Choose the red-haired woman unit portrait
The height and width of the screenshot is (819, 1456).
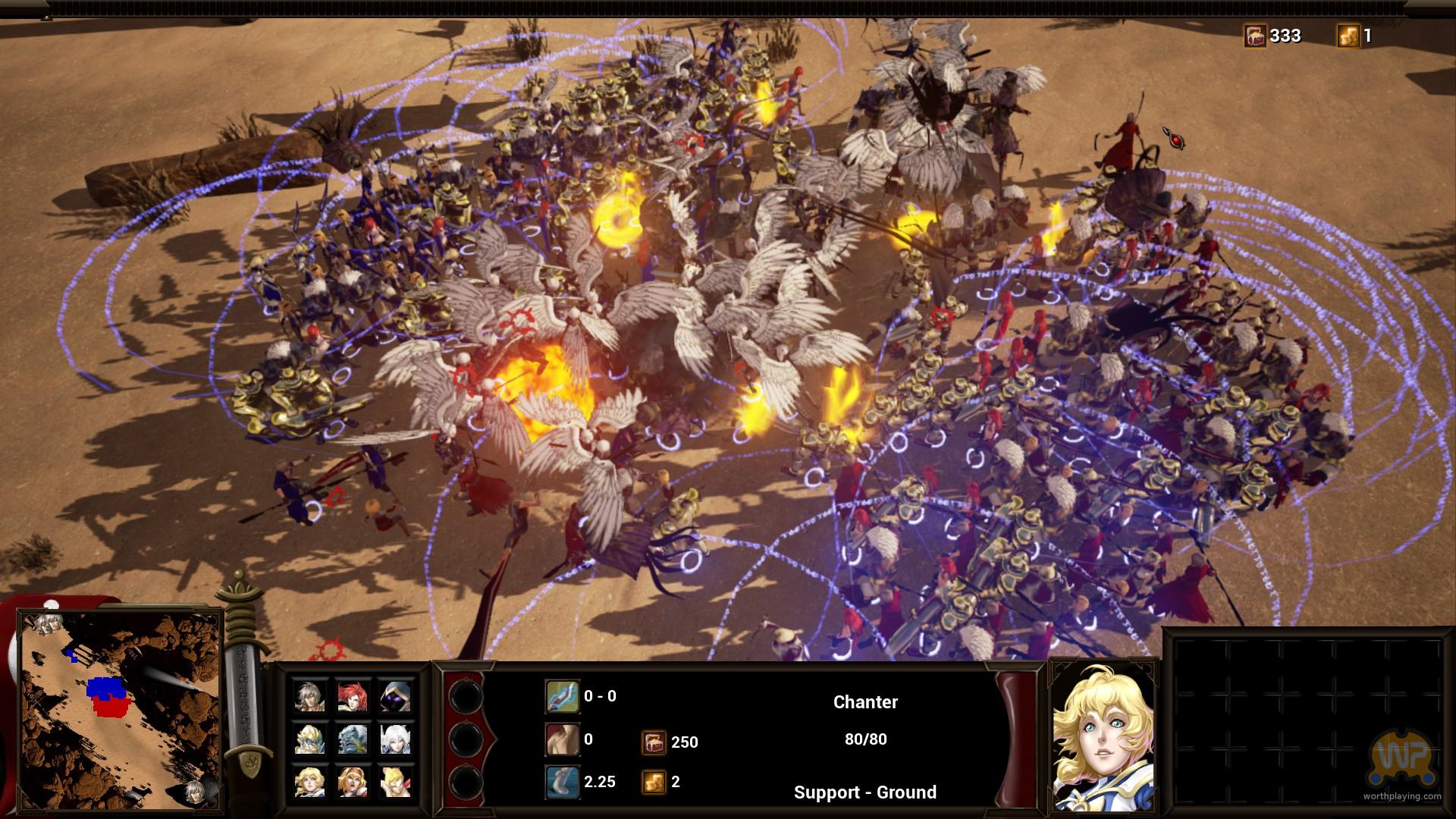(x=352, y=695)
